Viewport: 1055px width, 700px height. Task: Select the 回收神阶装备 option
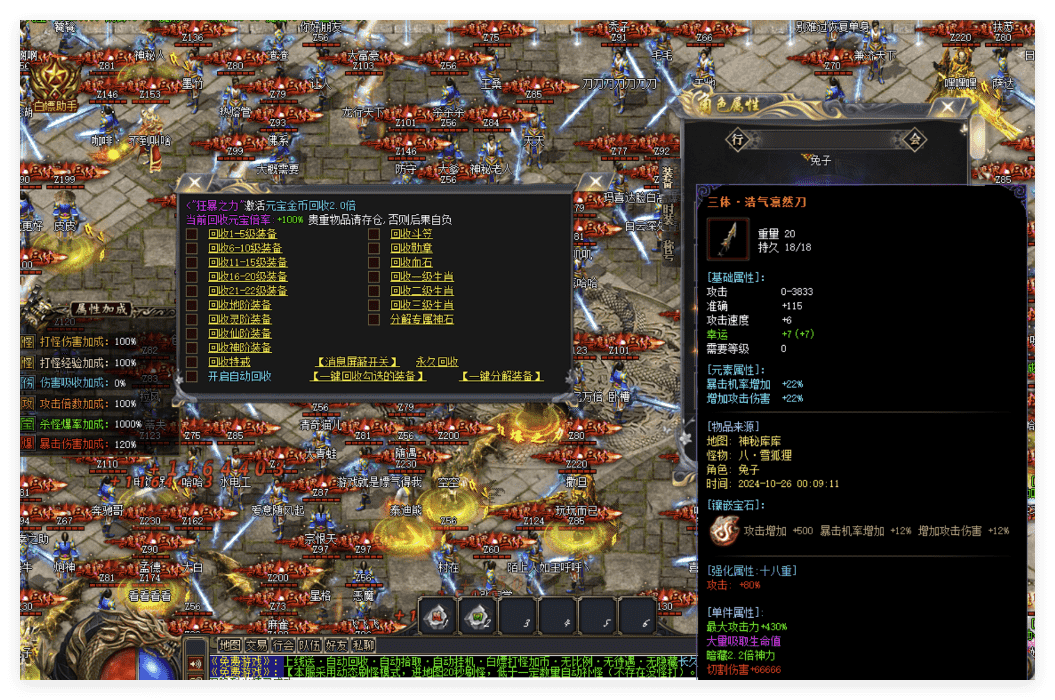click(239, 347)
